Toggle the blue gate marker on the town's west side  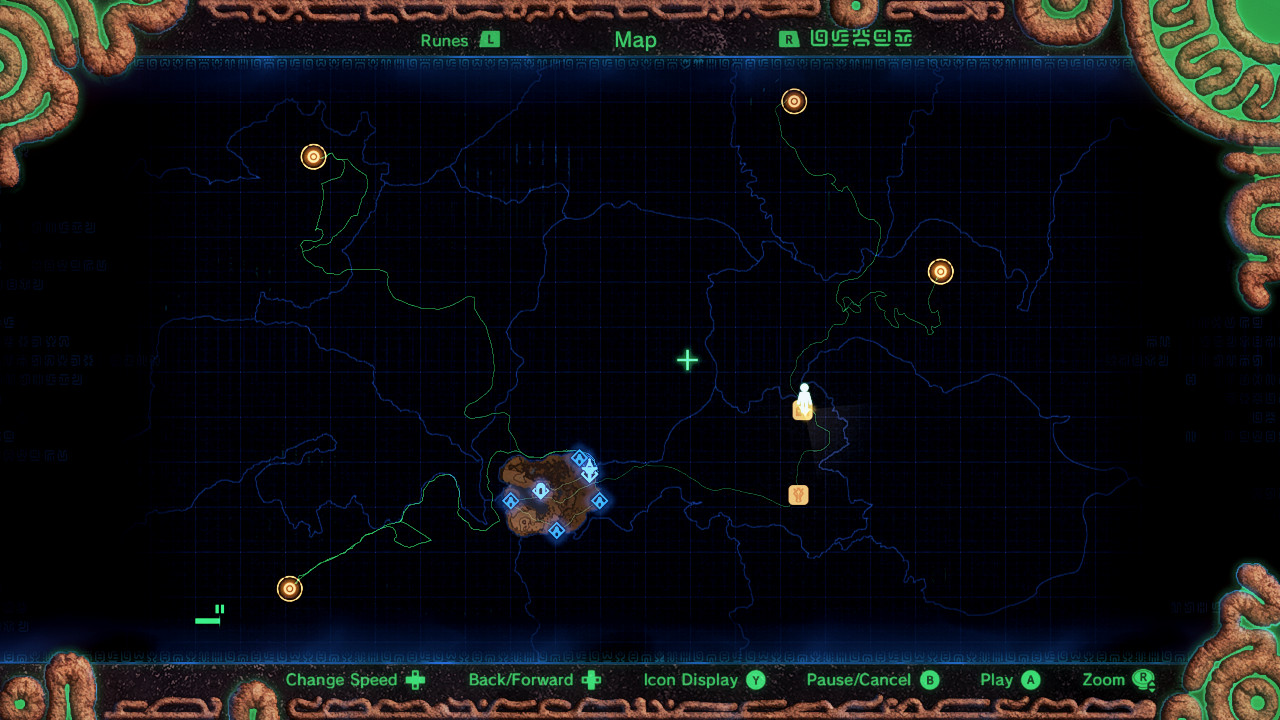tap(511, 500)
